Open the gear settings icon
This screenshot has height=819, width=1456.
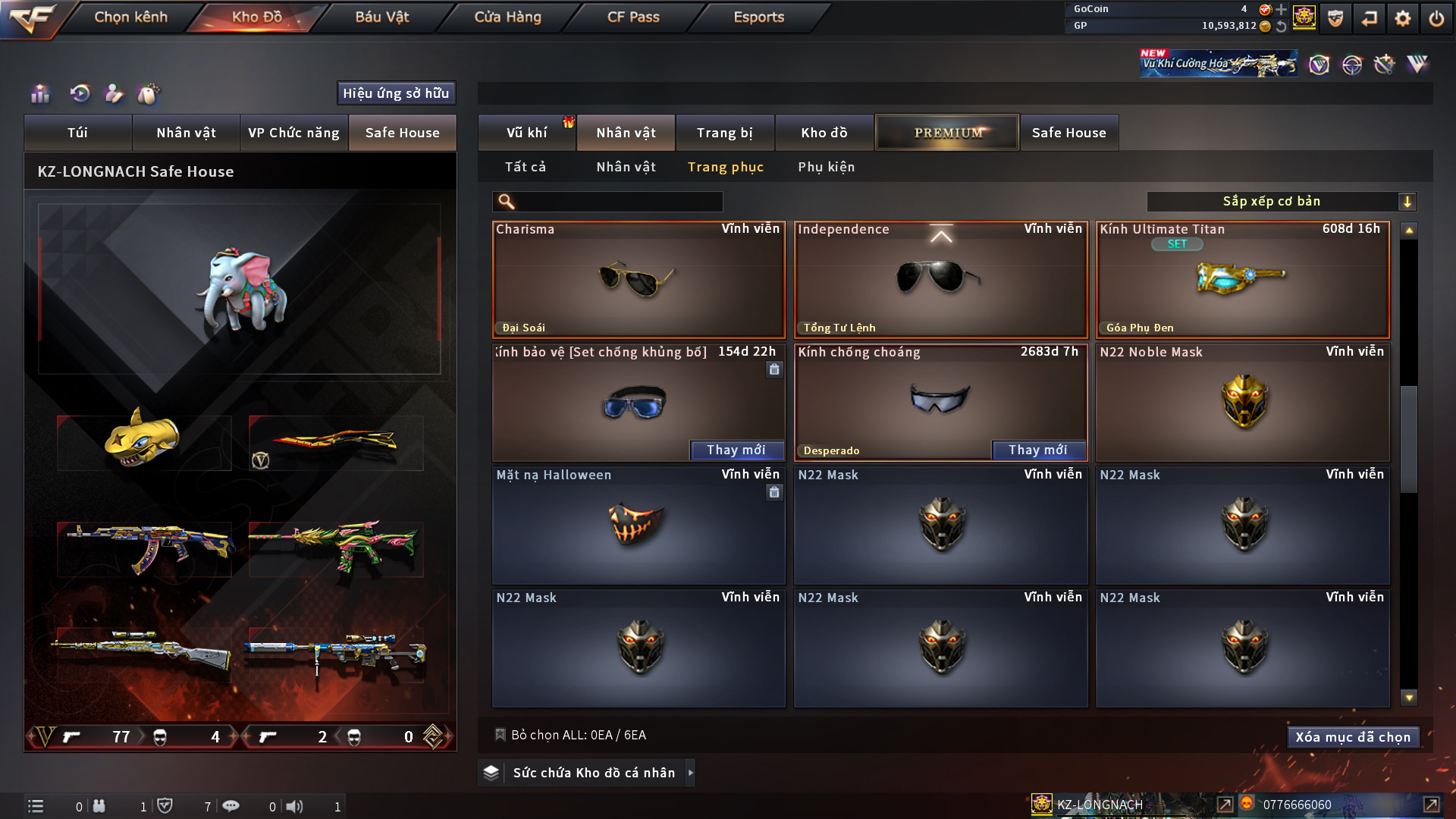[x=1402, y=18]
